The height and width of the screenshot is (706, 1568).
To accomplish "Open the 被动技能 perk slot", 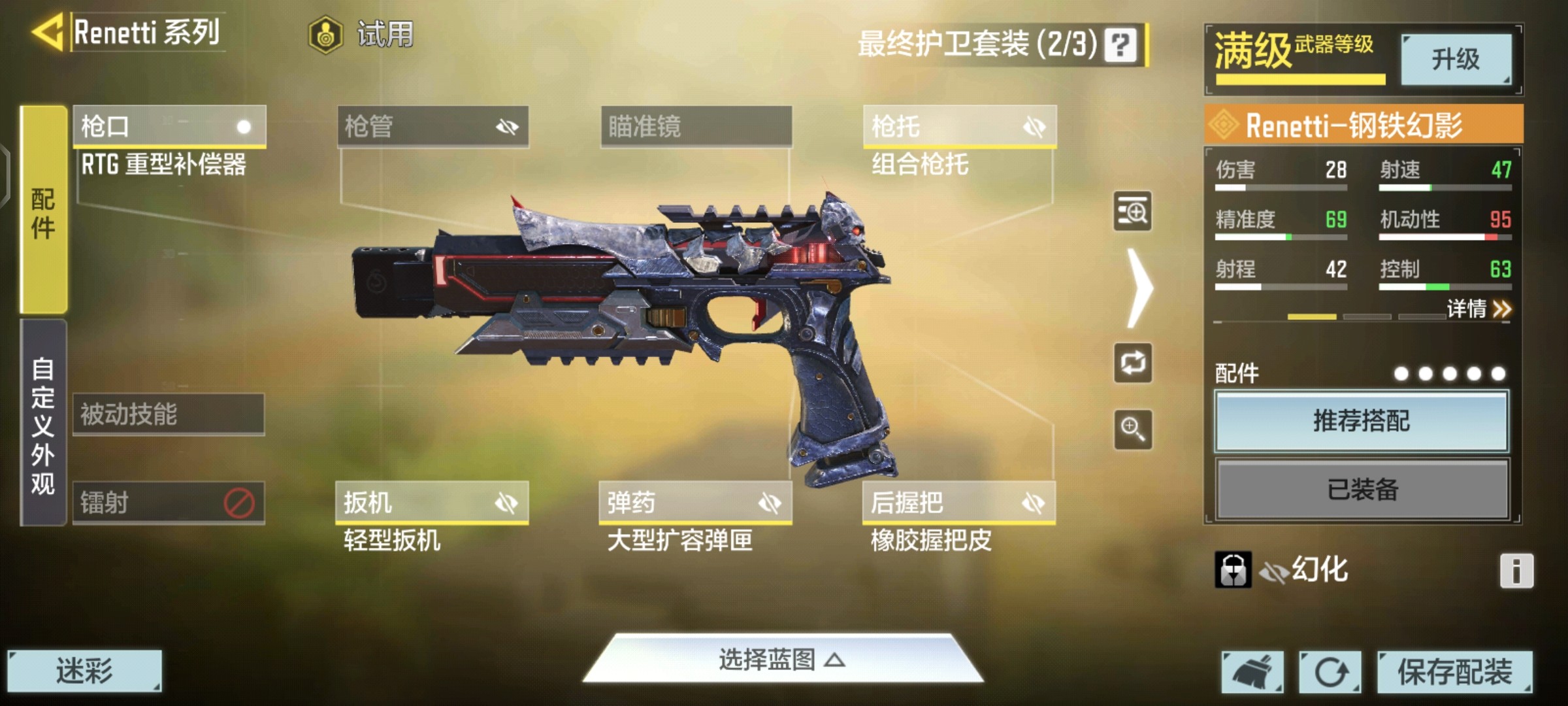I will click(x=169, y=414).
